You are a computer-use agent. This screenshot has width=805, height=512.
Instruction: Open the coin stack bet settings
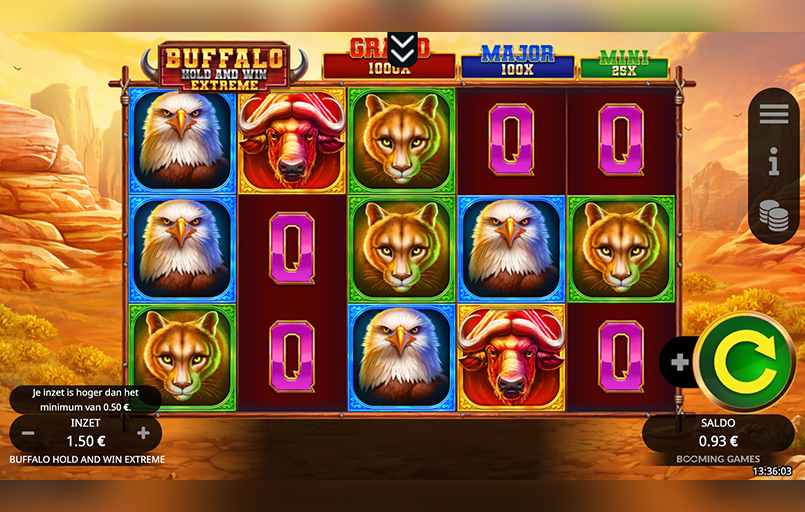coord(773,215)
